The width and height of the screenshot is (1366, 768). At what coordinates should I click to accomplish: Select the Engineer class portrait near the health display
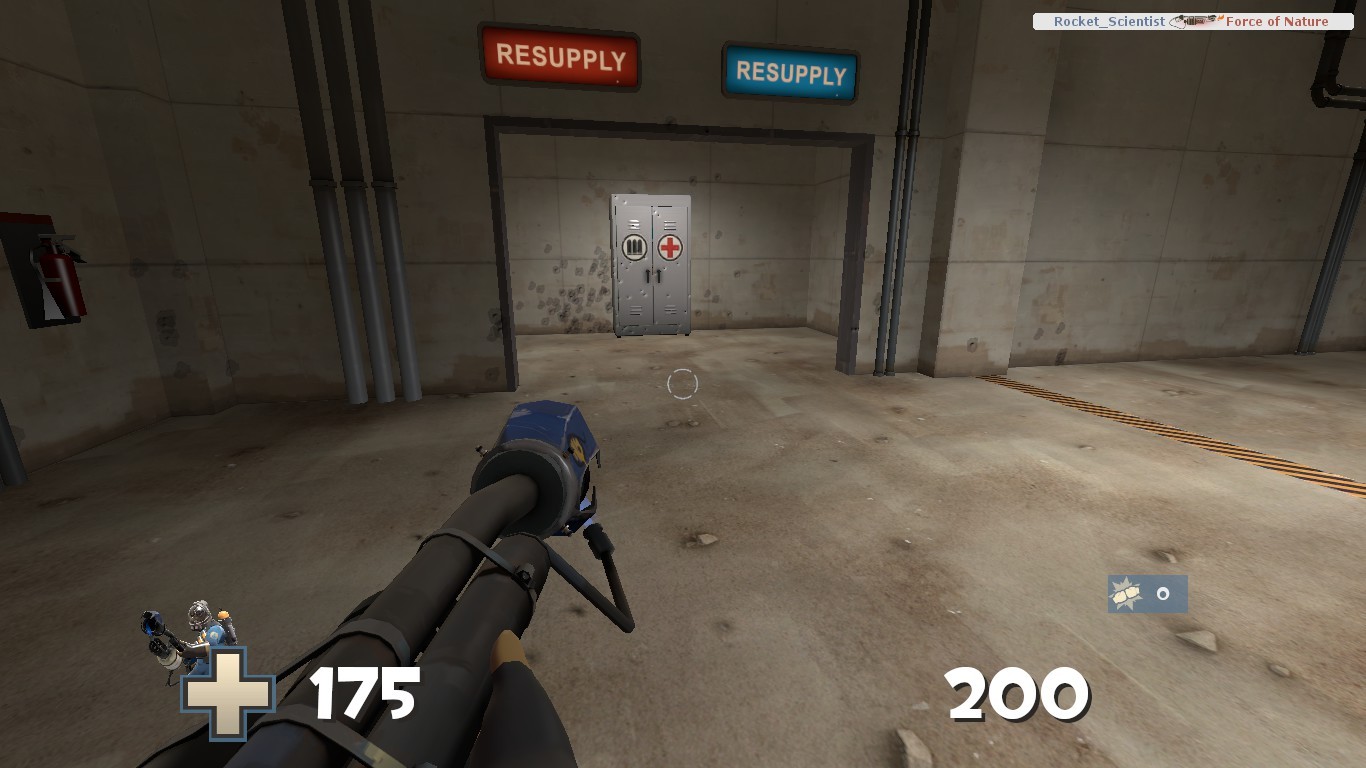point(200,630)
